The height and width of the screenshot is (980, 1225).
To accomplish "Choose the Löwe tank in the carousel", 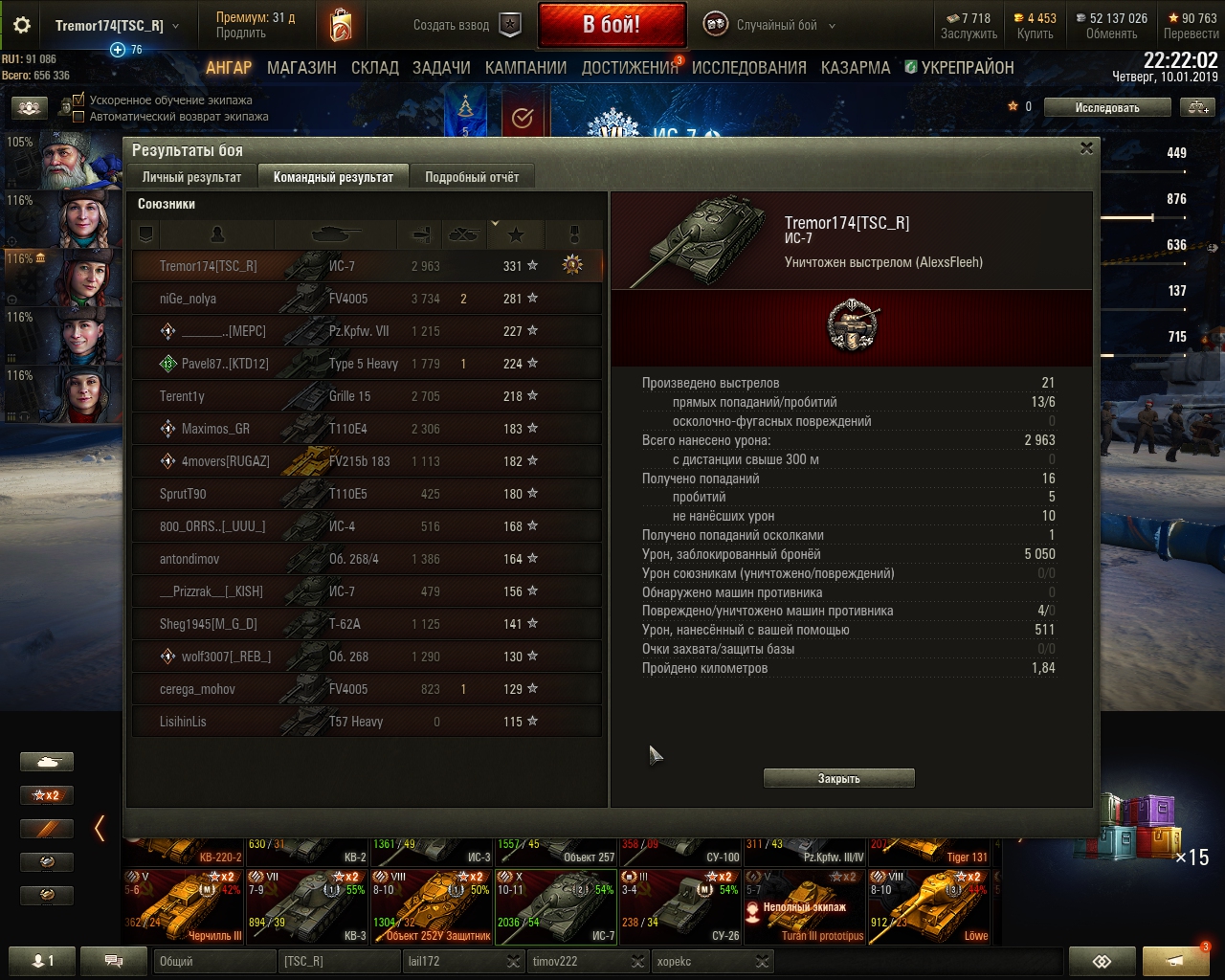I will (x=929, y=906).
